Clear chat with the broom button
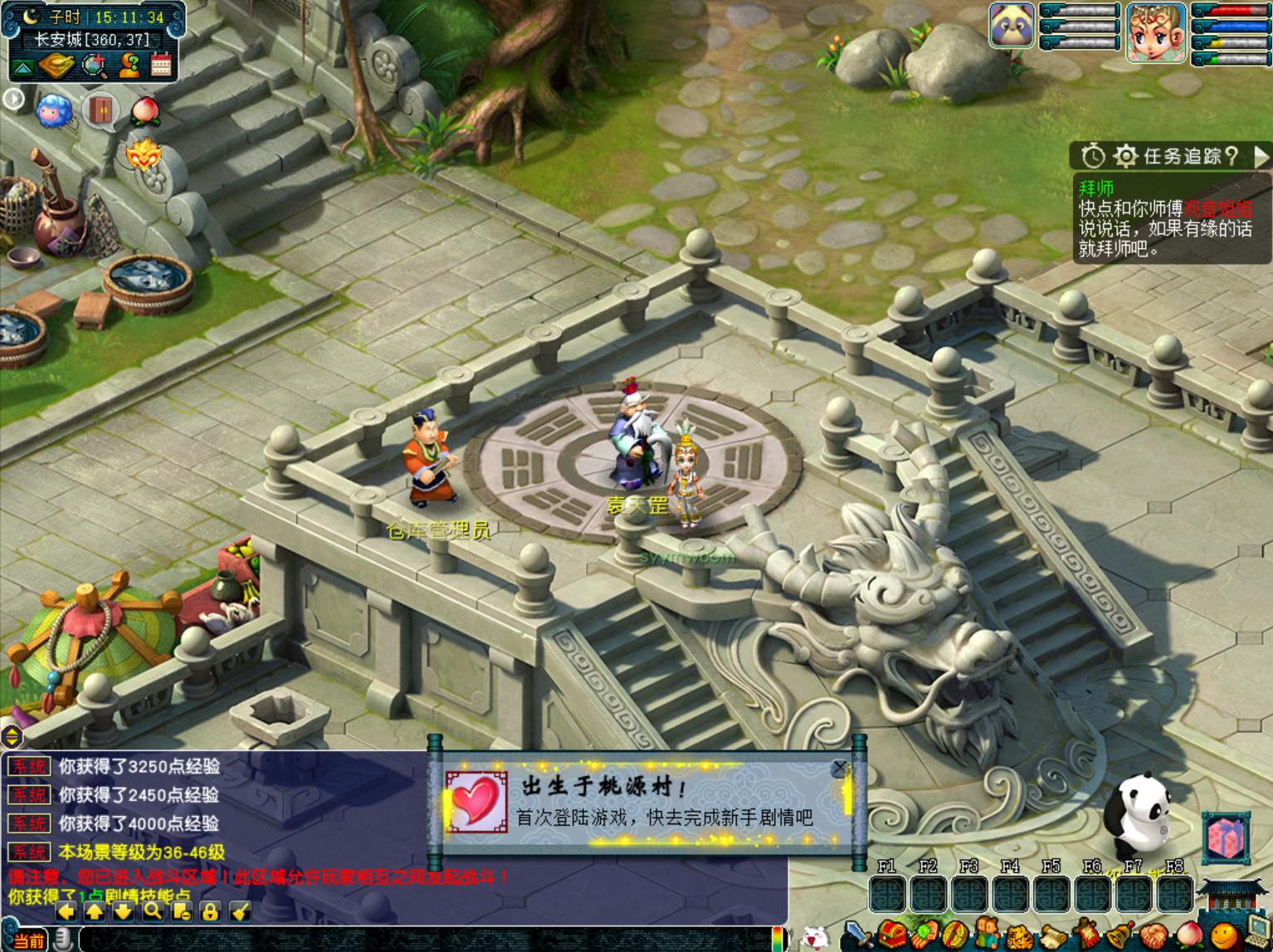Image resolution: width=1273 pixels, height=952 pixels. [x=239, y=911]
